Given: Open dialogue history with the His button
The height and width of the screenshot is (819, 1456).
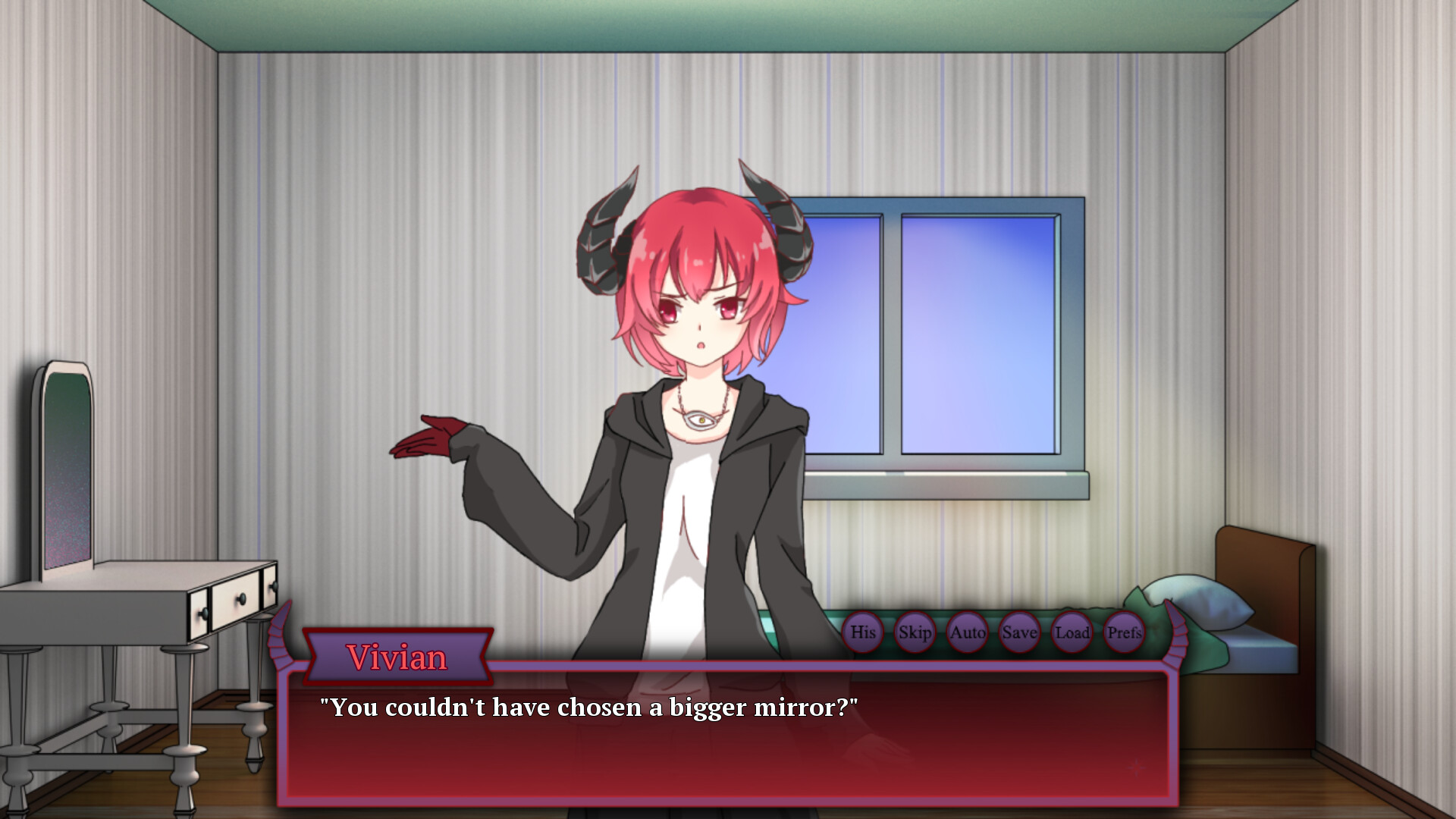Looking at the screenshot, I should [864, 631].
